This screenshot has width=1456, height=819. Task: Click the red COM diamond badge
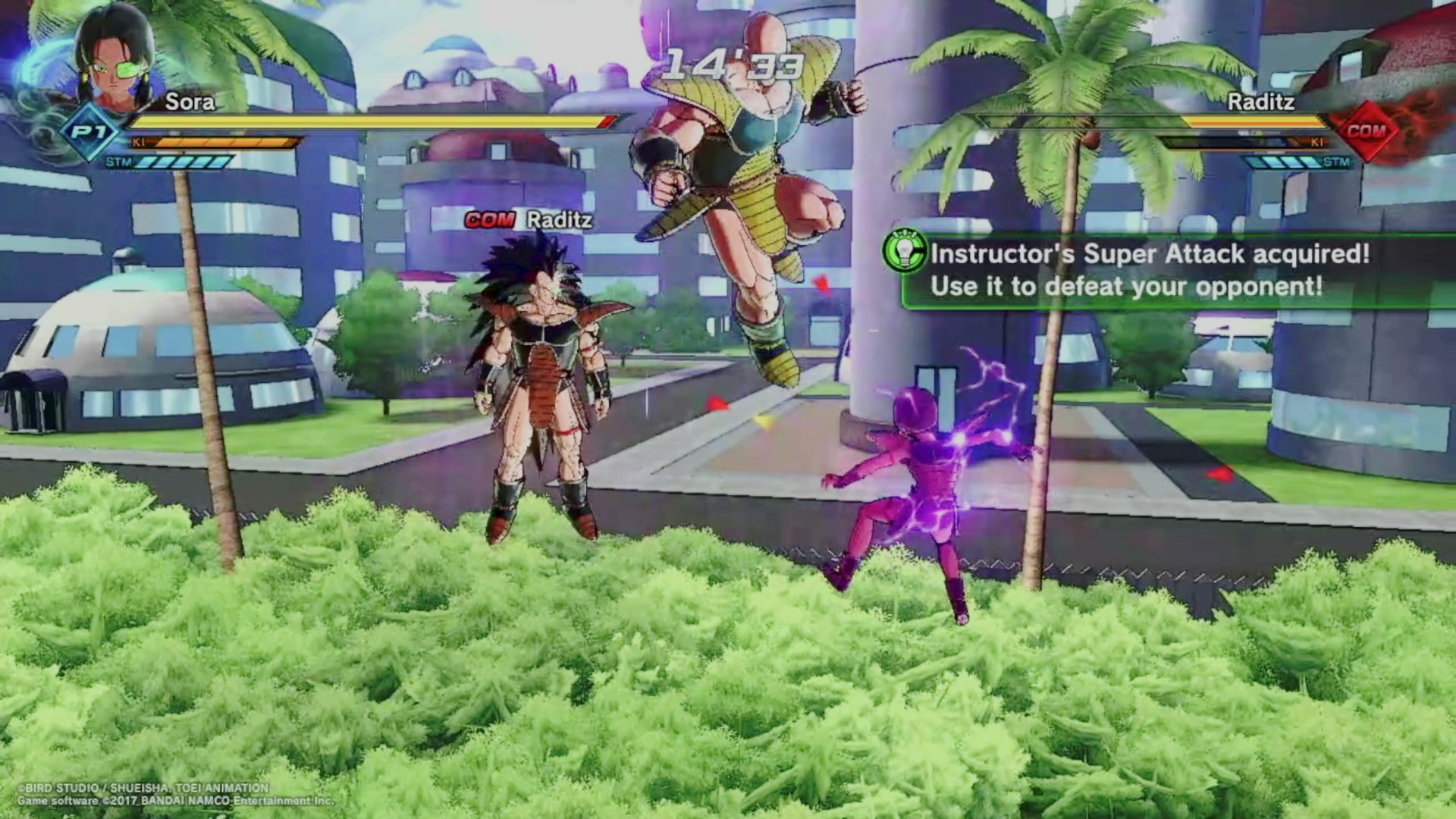(1367, 131)
